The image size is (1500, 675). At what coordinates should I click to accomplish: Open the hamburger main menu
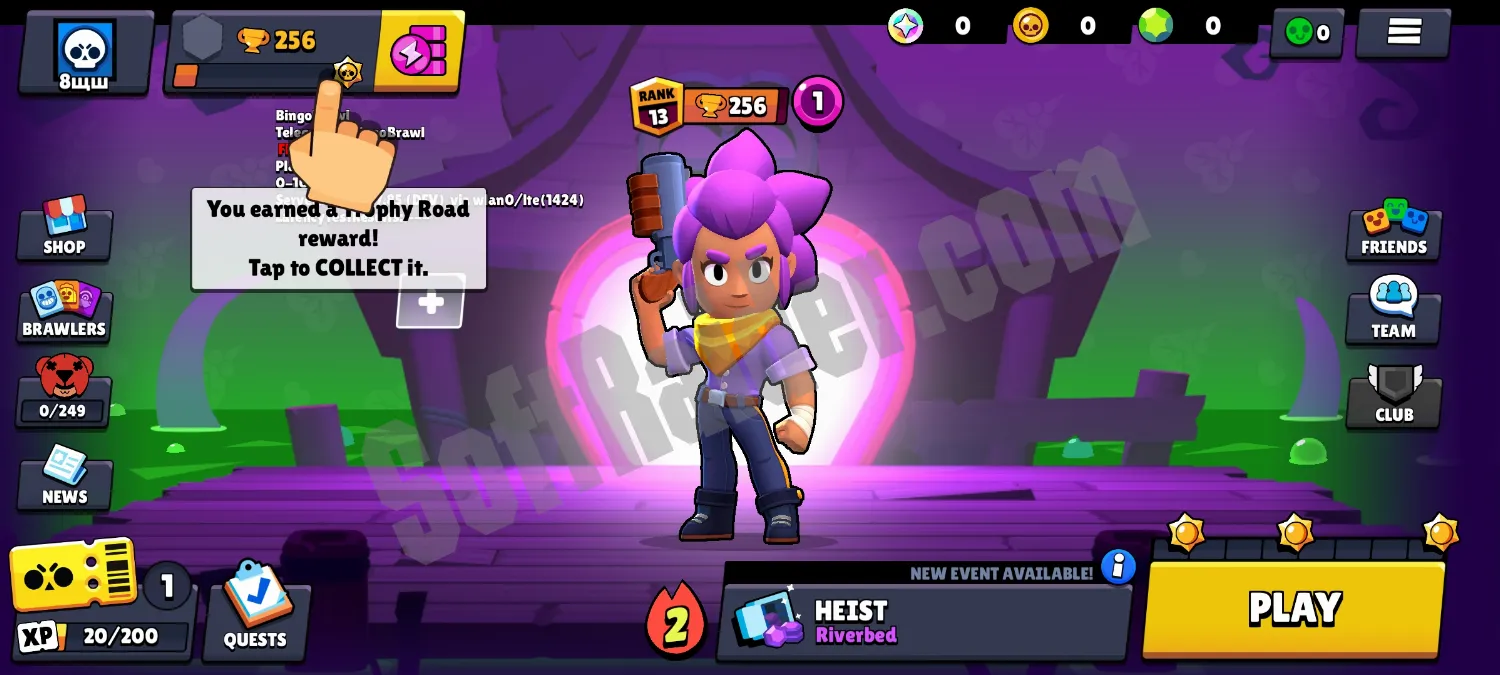(1403, 32)
